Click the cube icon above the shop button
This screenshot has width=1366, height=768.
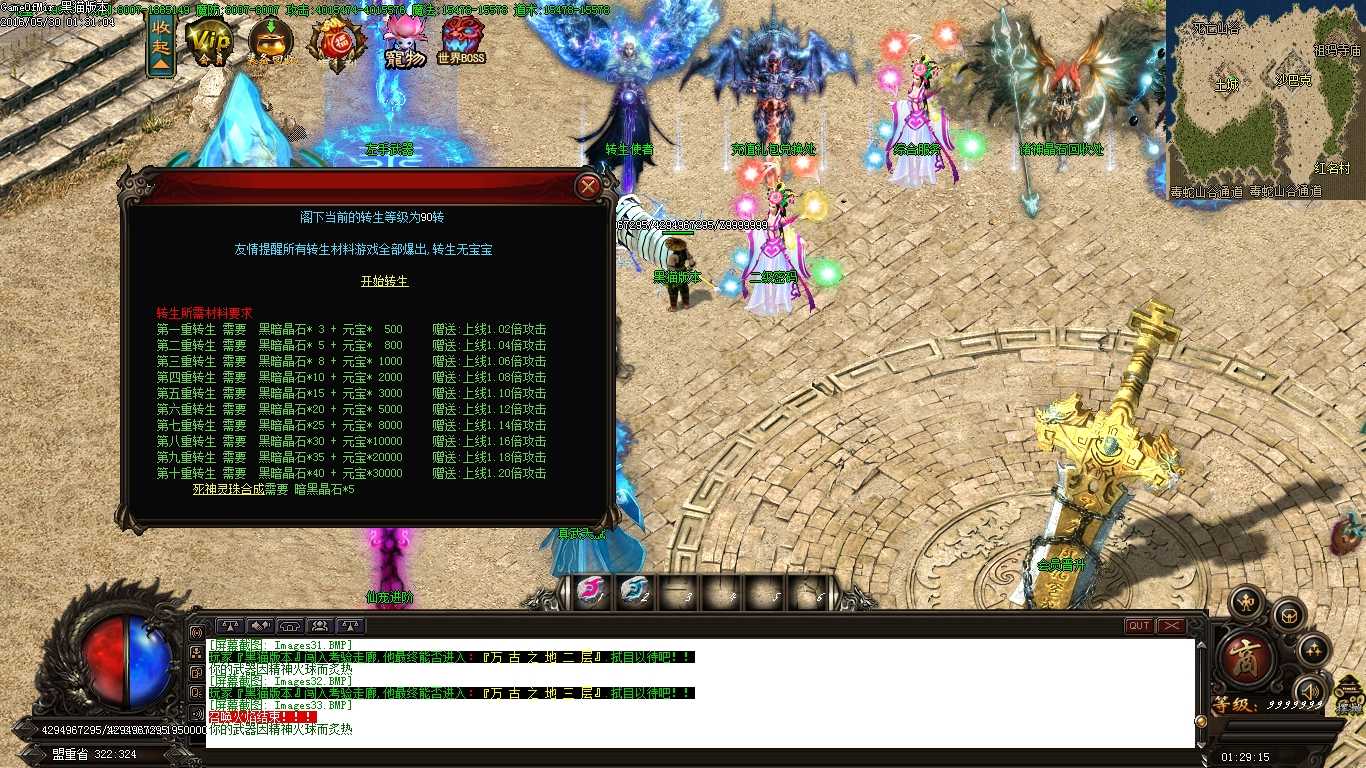point(1290,617)
